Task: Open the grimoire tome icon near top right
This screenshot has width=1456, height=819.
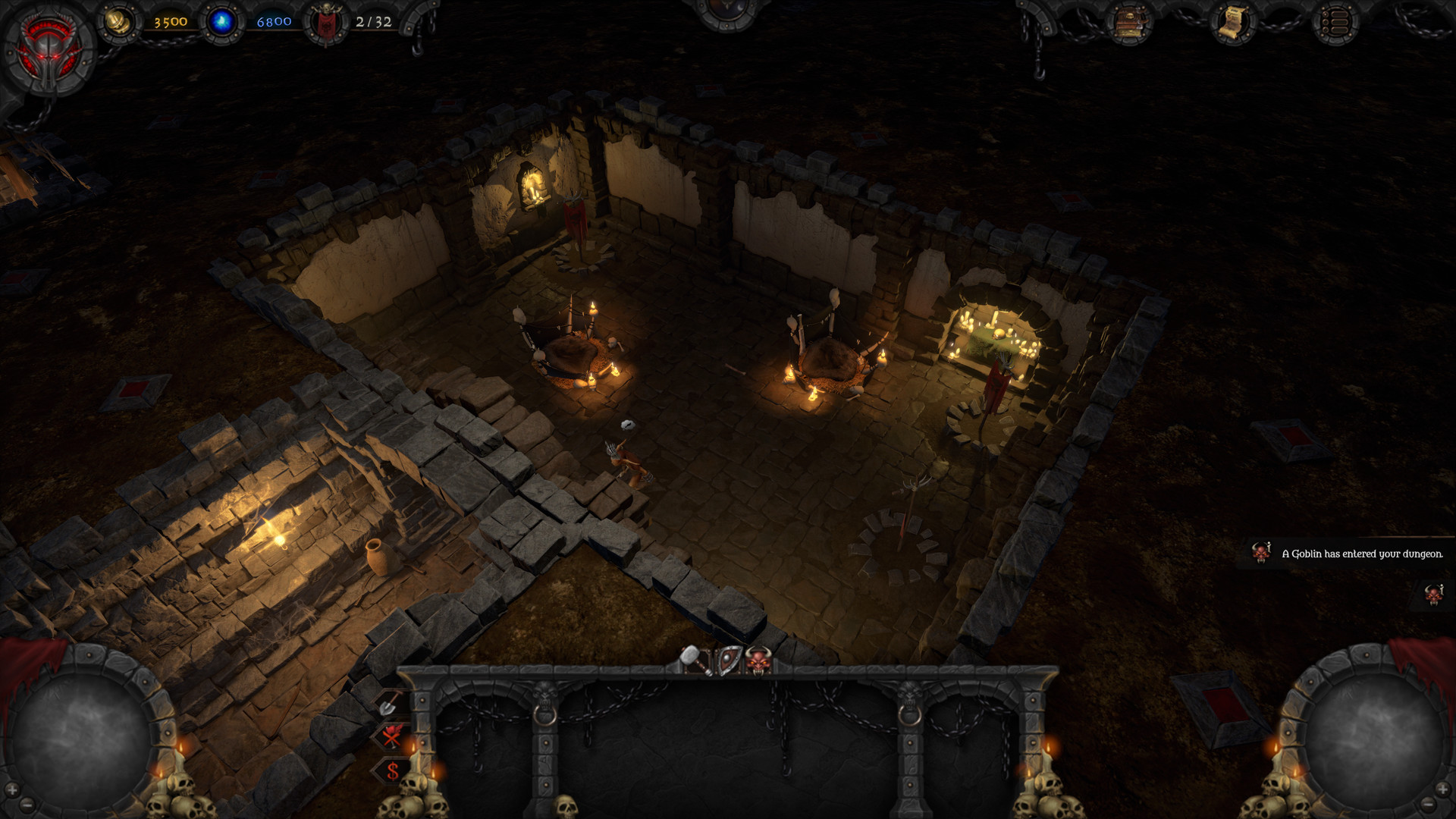Action: [x=1128, y=21]
